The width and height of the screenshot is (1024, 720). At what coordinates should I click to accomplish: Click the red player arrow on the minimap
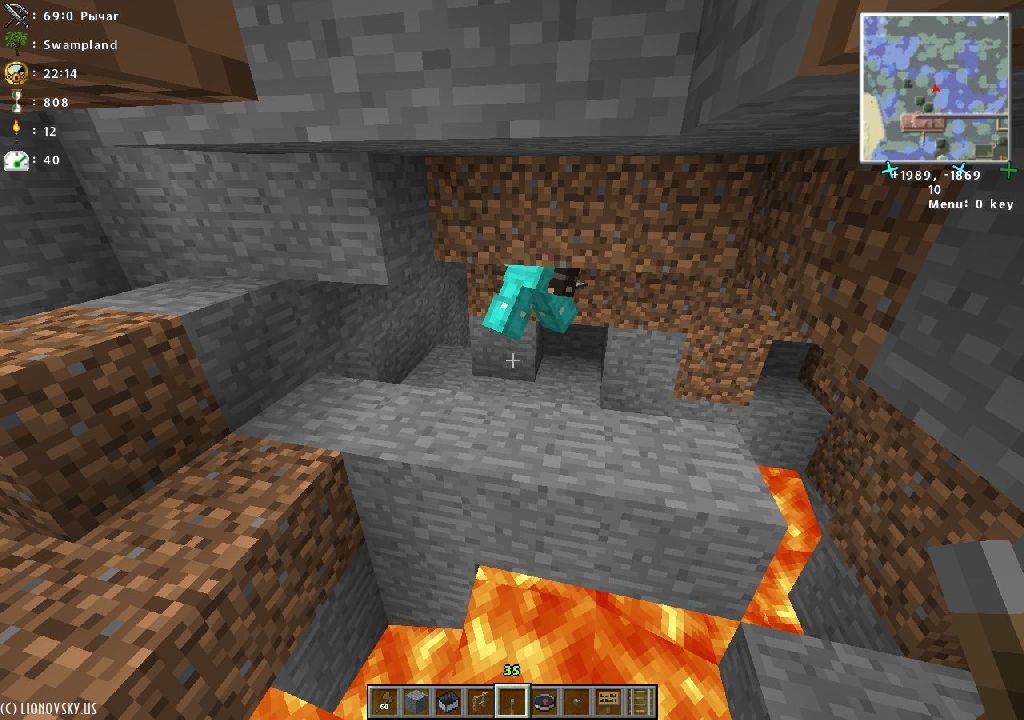(936, 89)
